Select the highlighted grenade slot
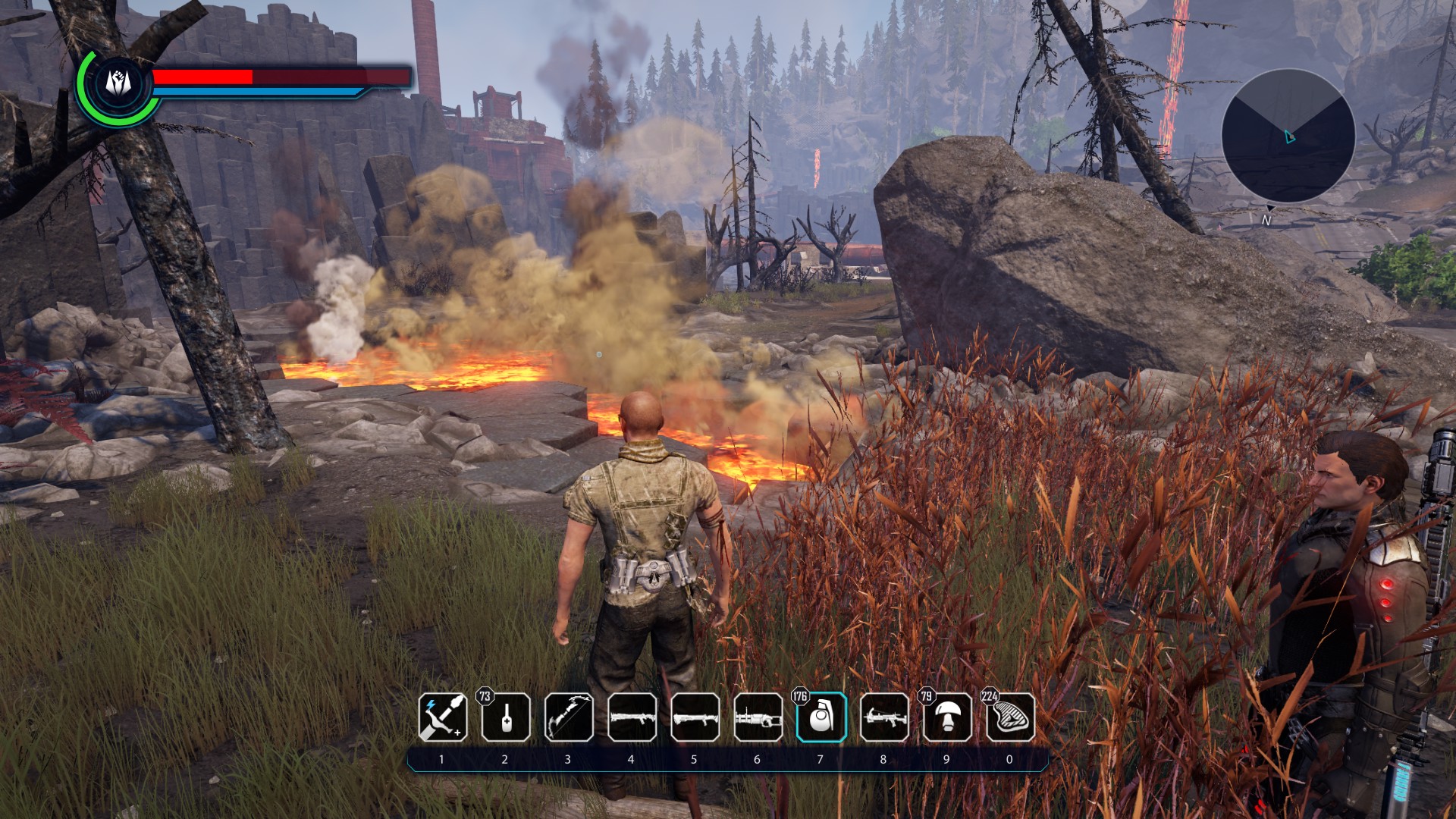Image resolution: width=1456 pixels, height=819 pixels. (x=821, y=717)
